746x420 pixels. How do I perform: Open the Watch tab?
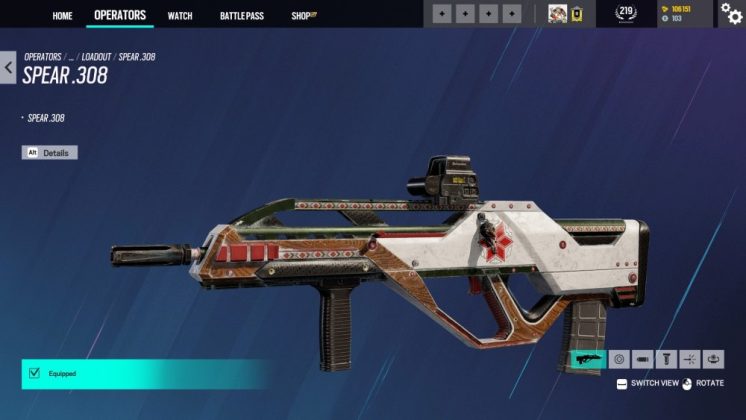(x=180, y=16)
